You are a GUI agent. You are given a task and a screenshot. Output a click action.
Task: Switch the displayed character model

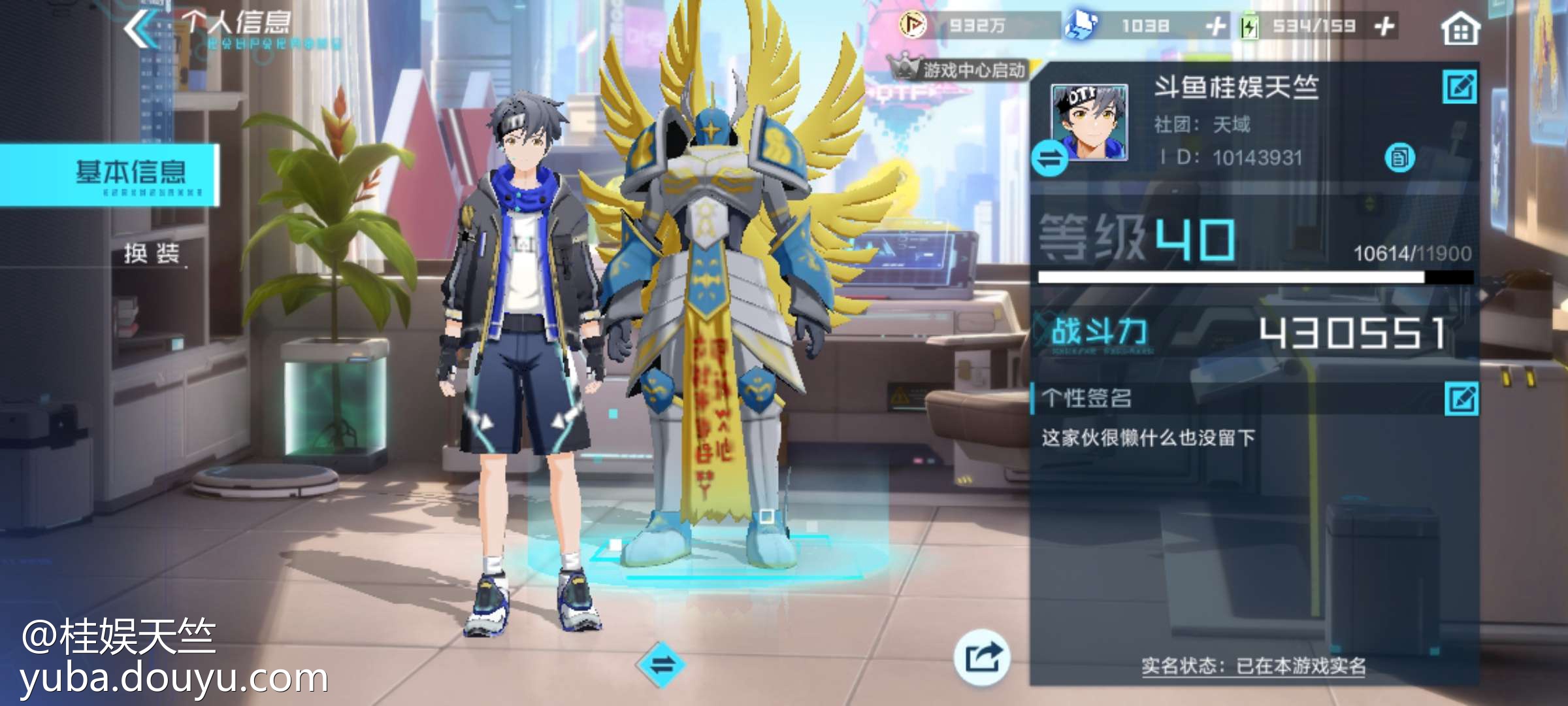[x=661, y=665]
